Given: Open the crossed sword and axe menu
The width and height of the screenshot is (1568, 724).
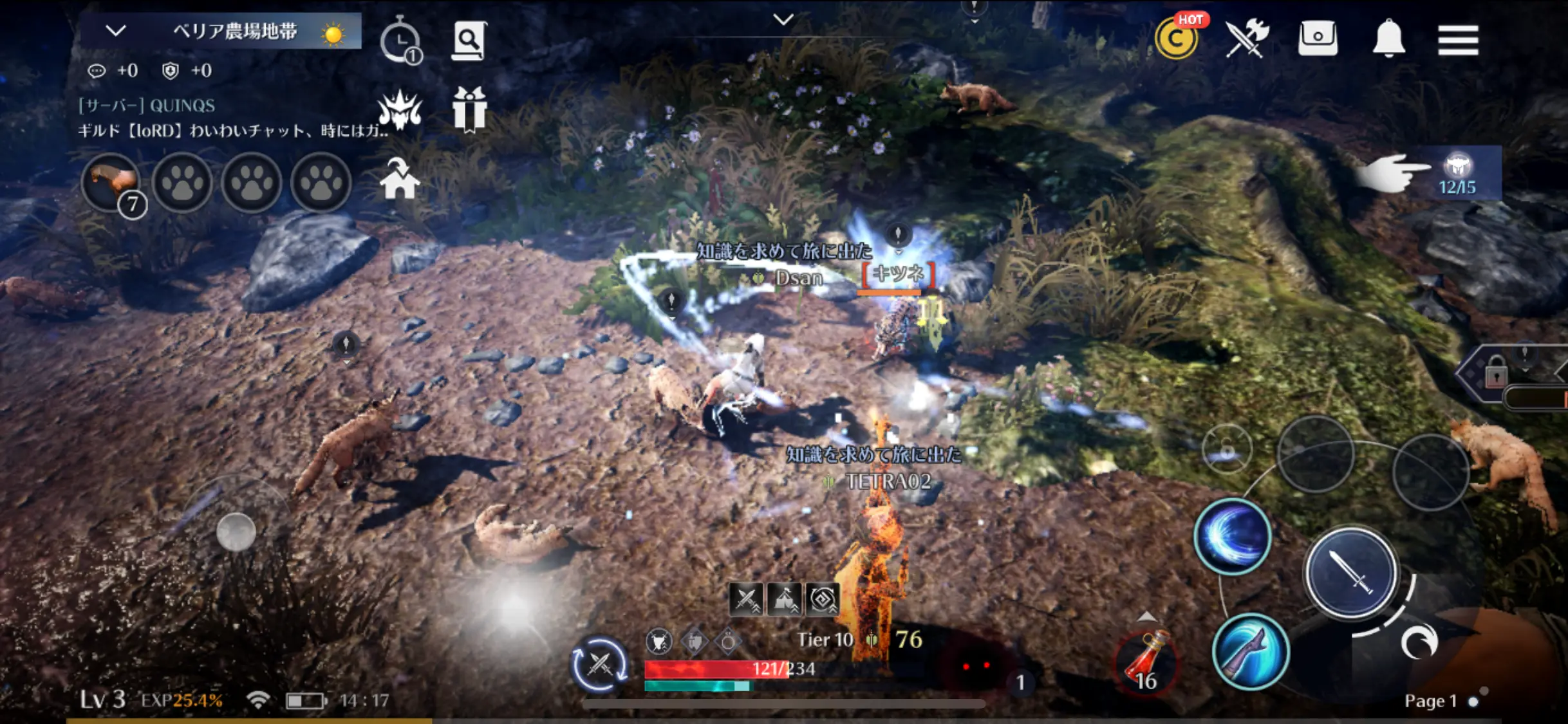Looking at the screenshot, I should coord(1246,39).
